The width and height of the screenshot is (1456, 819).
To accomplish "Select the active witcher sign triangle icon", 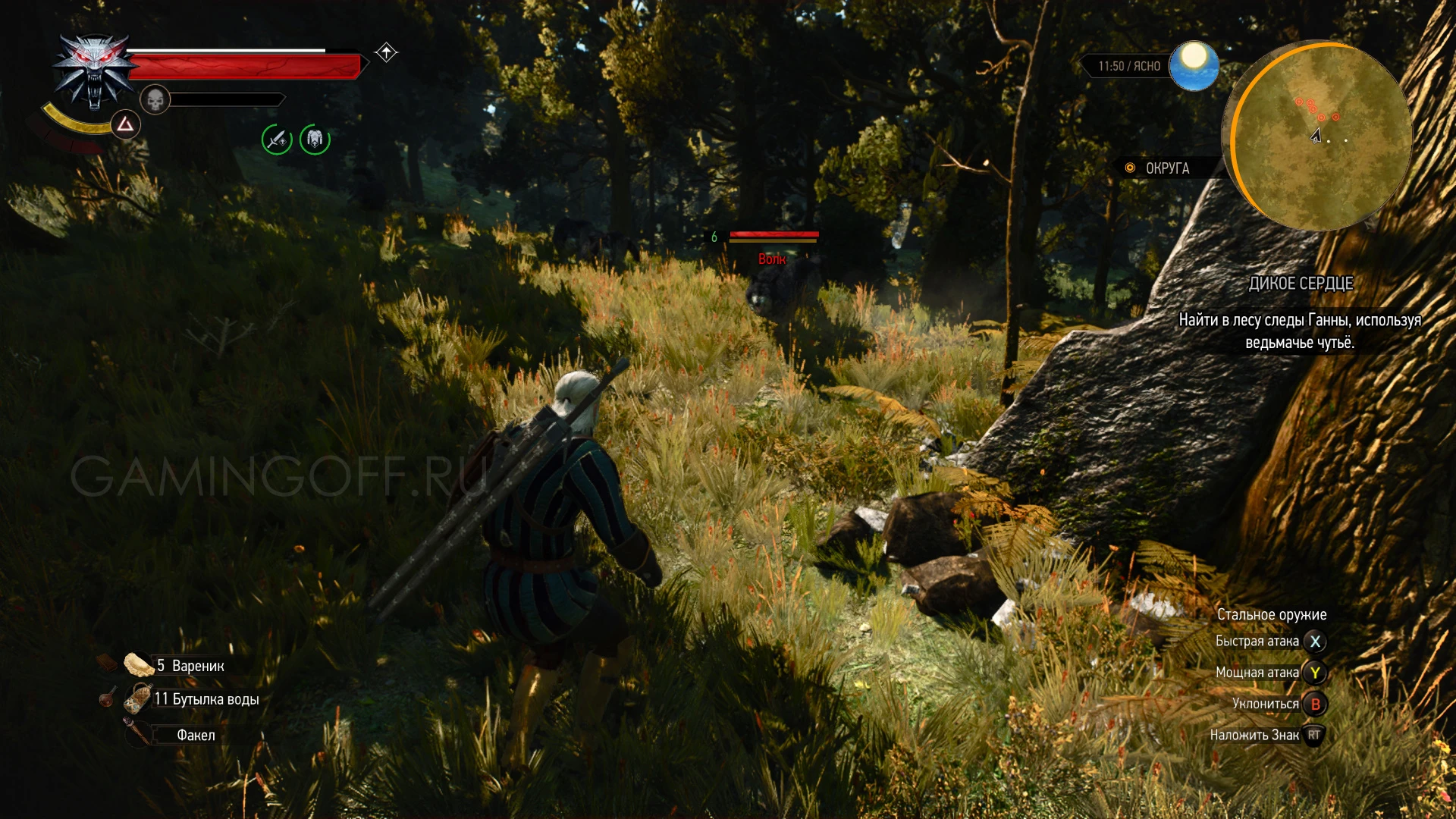I will (x=125, y=124).
